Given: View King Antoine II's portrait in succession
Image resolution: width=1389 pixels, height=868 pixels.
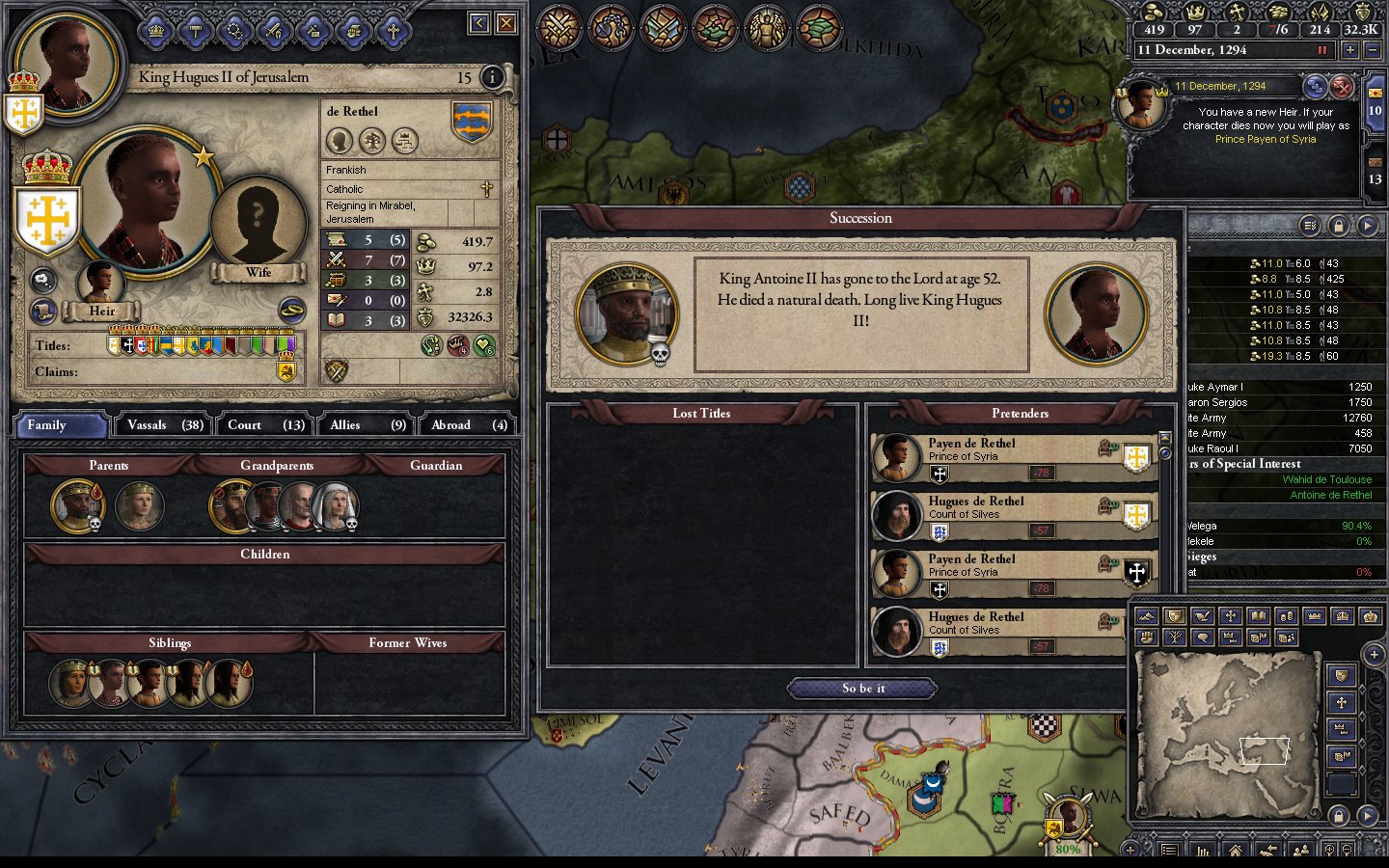Looking at the screenshot, I should pos(626,313).
